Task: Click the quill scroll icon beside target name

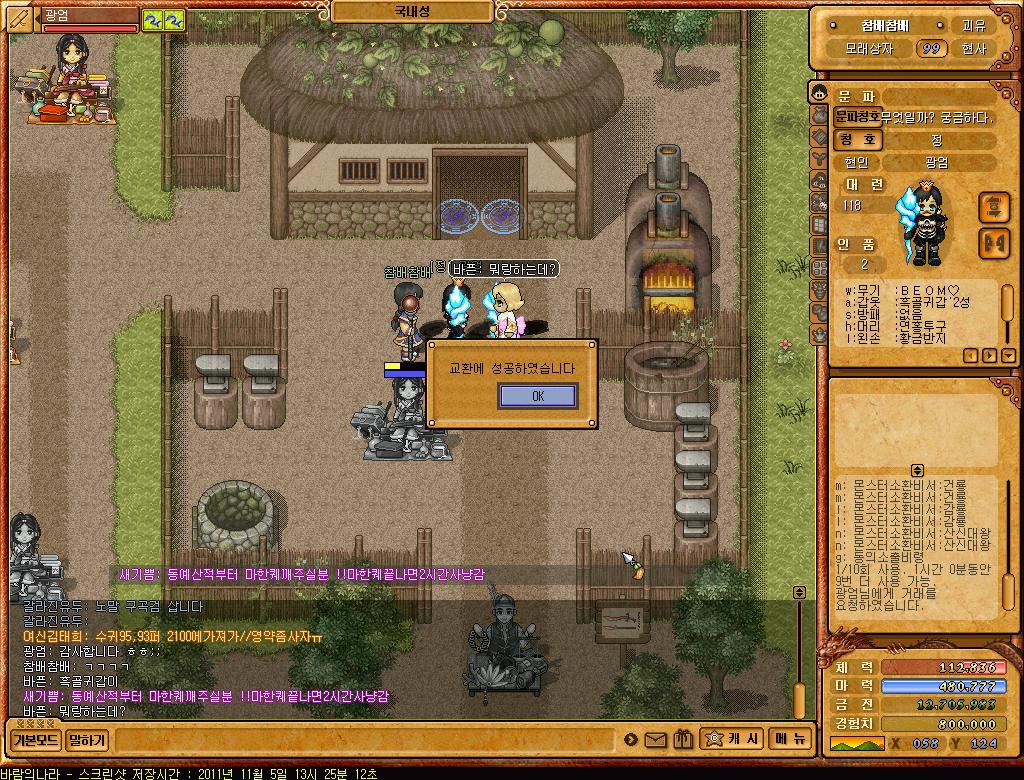Action: [x=19, y=18]
